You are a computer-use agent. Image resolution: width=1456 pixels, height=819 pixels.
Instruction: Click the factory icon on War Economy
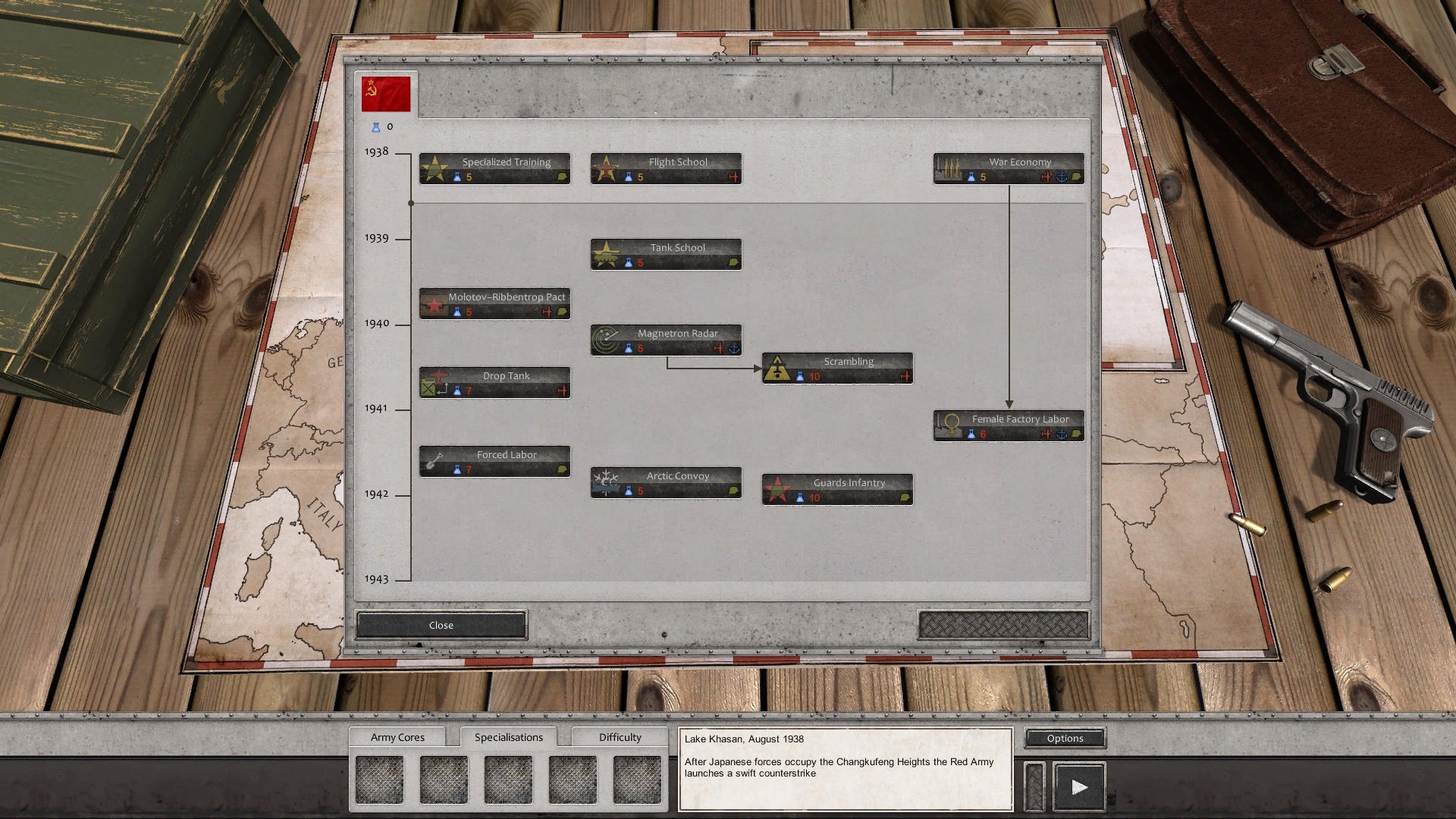pyautogui.click(x=949, y=168)
